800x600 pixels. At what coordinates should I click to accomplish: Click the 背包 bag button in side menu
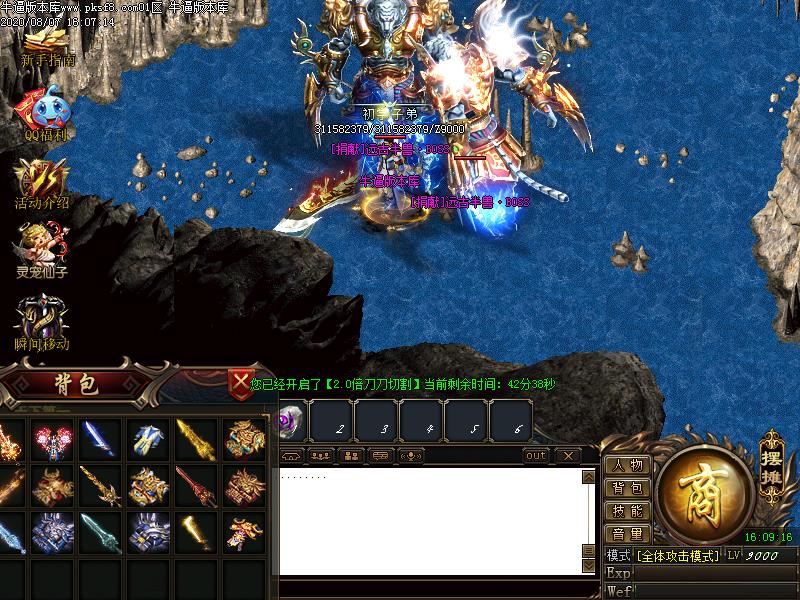628,488
